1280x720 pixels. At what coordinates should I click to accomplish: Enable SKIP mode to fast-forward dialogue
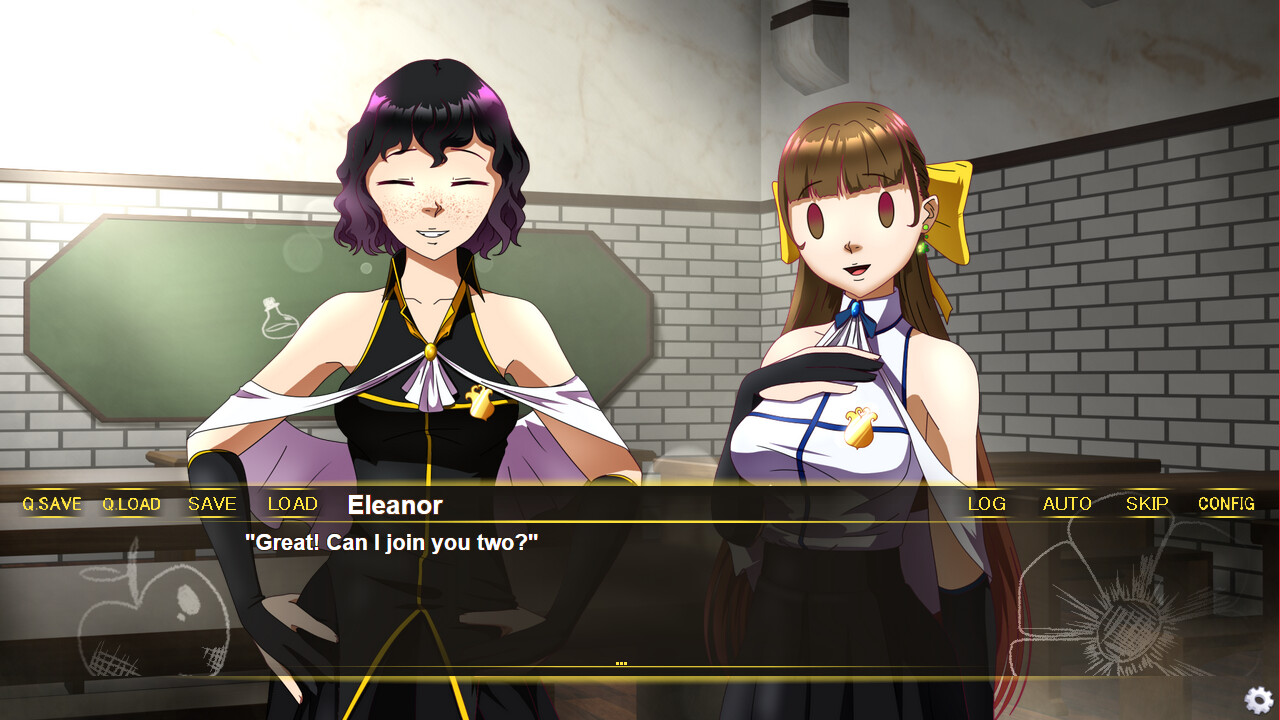point(1146,504)
